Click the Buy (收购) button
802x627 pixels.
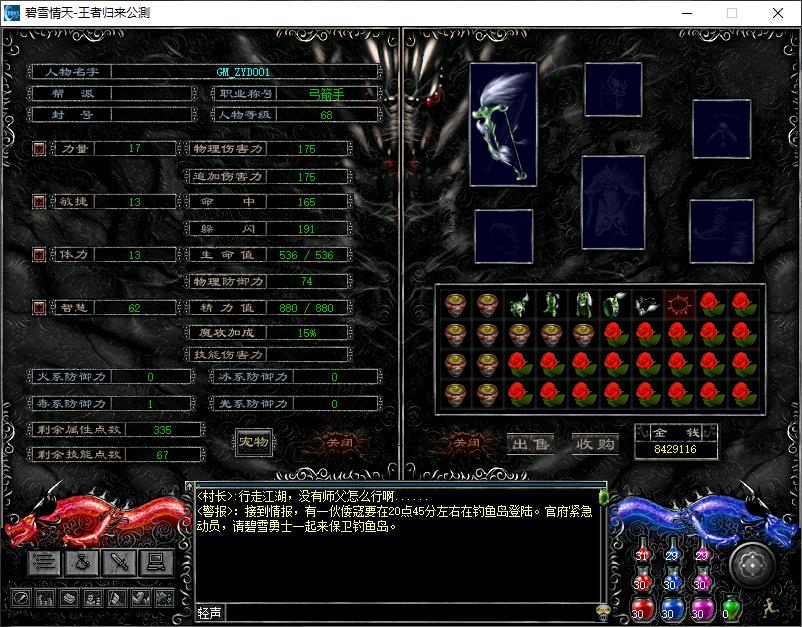point(595,443)
